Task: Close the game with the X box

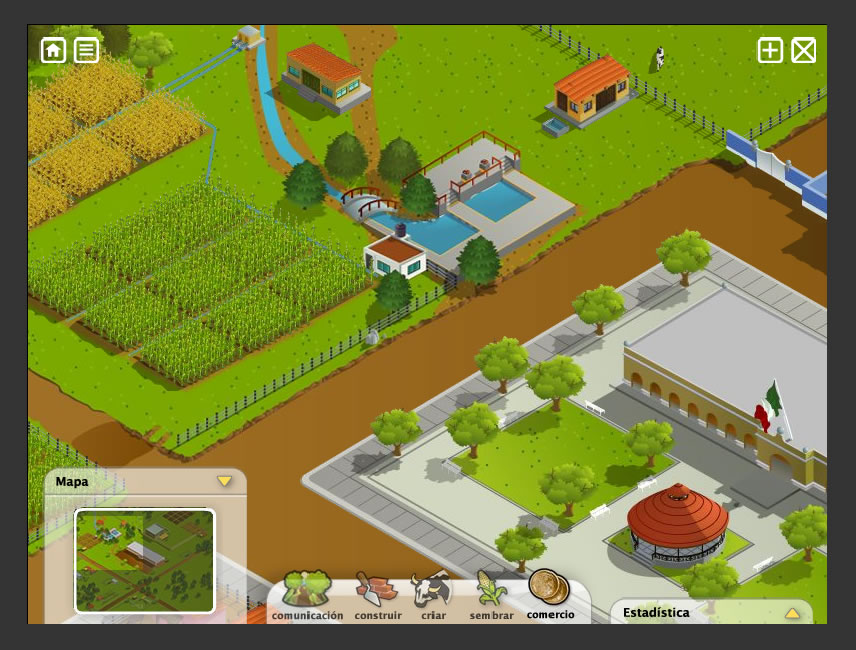Action: click(x=804, y=50)
